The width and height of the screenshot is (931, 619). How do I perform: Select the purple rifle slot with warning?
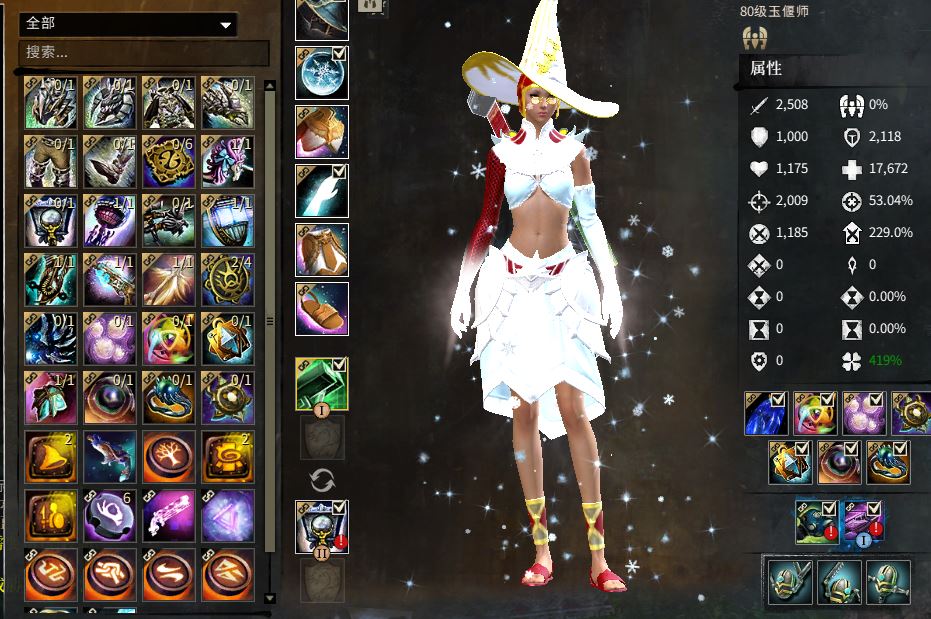[x=863, y=521]
